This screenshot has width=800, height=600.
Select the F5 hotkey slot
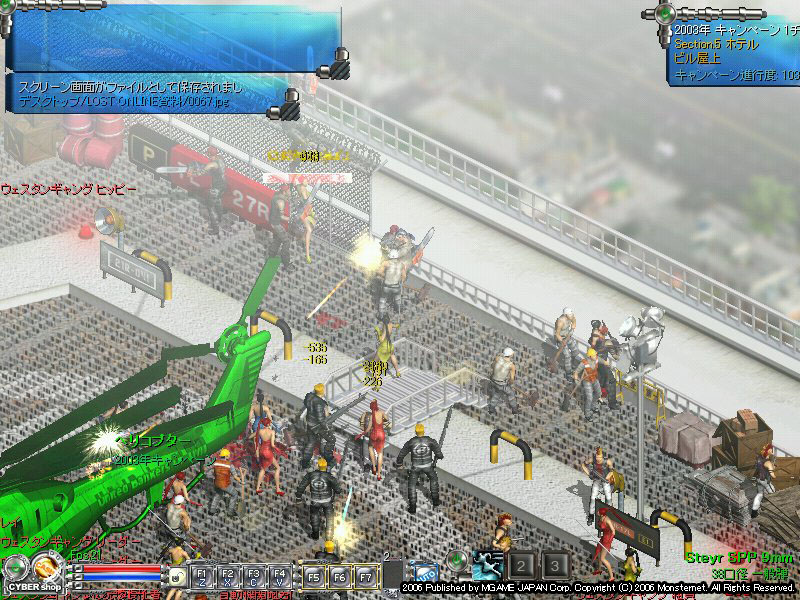click(314, 577)
